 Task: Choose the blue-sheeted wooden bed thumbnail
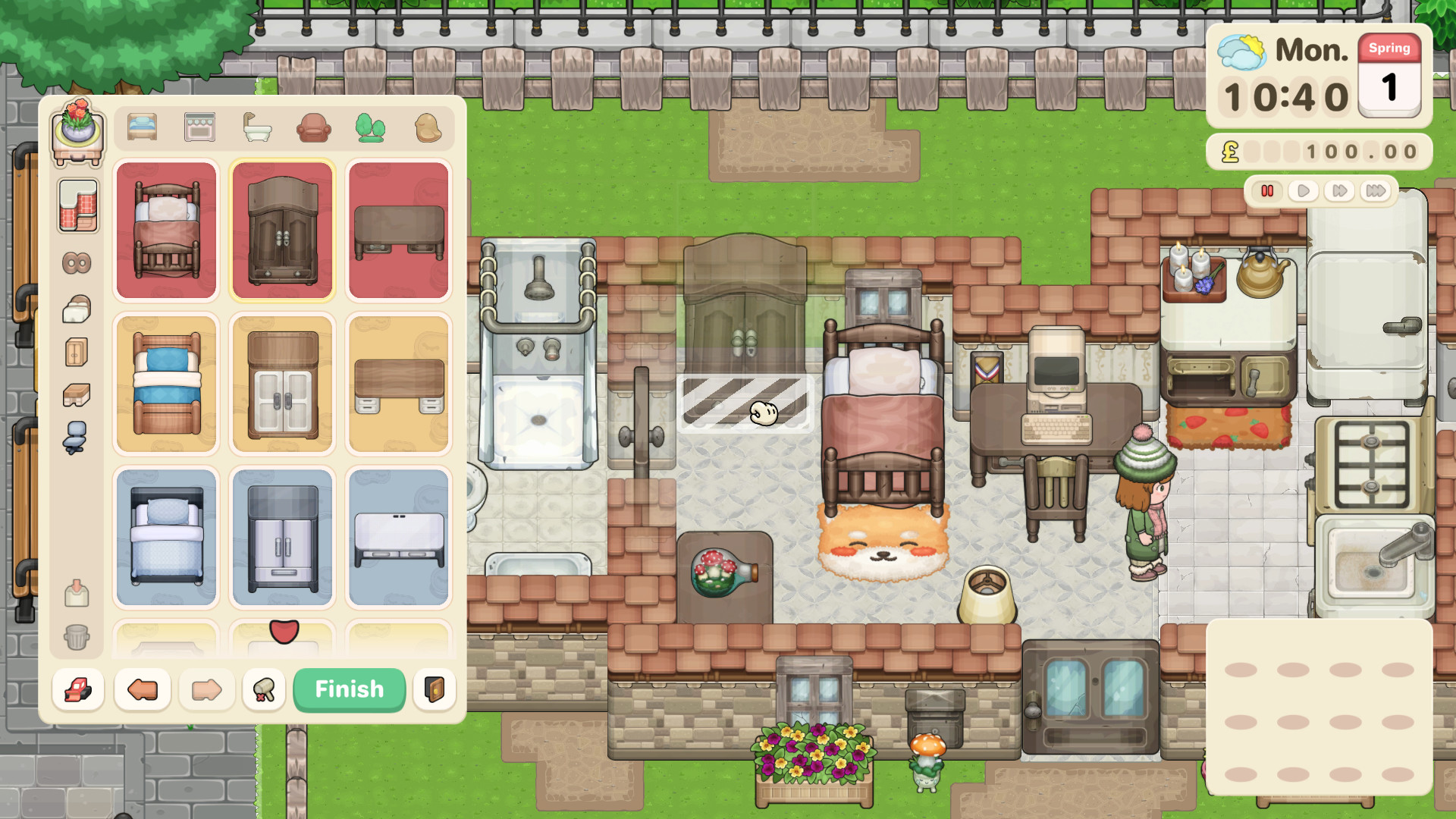pos(166,384)
